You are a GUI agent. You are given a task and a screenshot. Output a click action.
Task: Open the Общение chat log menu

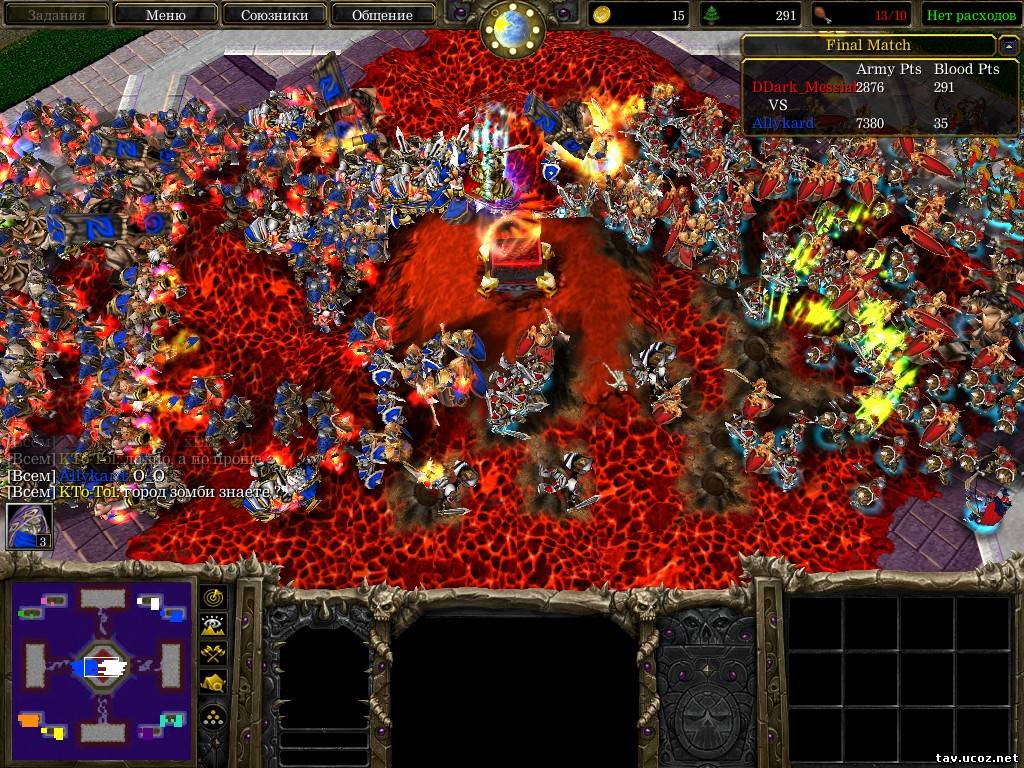[x=382, y=15]
